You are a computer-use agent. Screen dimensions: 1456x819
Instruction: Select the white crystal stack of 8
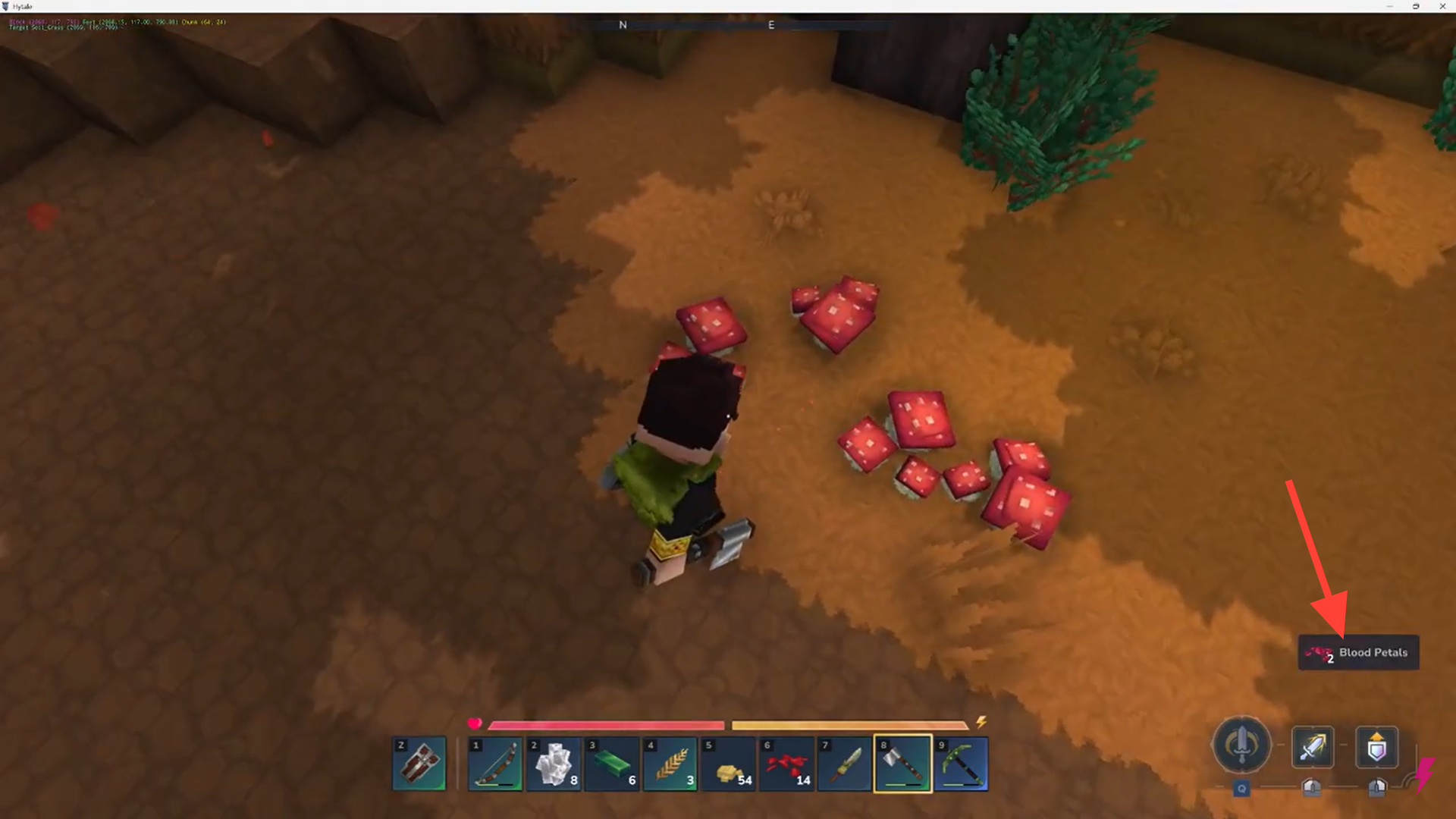coord(554,764)
